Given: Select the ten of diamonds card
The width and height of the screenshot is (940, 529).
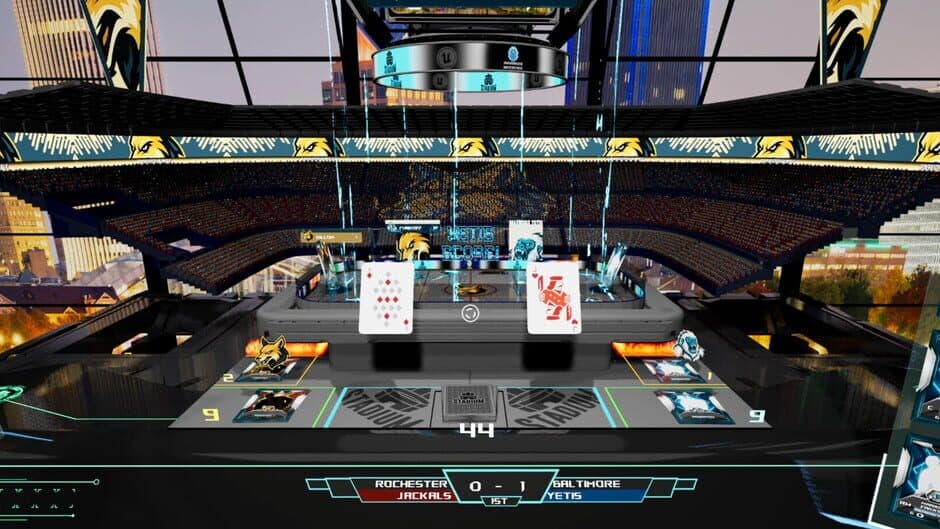Looking at the screenshot, I should (386, 297).
